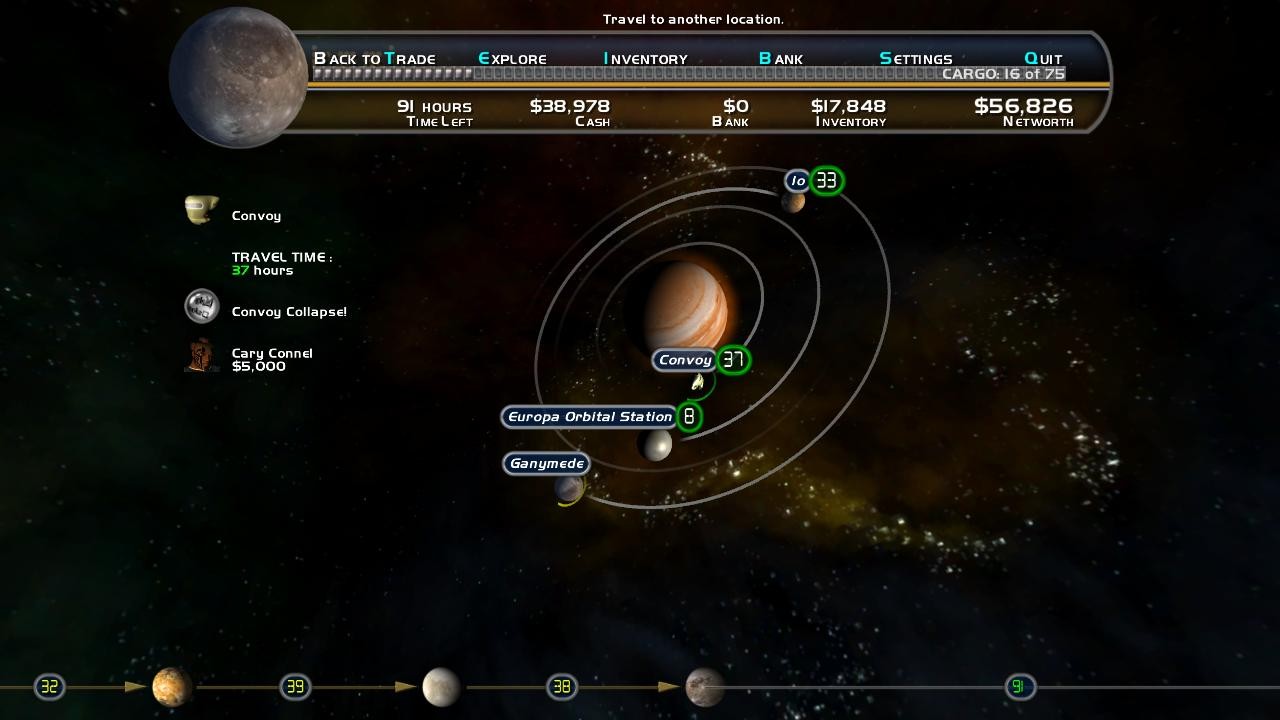Open the Inventory screen

tap(645, 59)
